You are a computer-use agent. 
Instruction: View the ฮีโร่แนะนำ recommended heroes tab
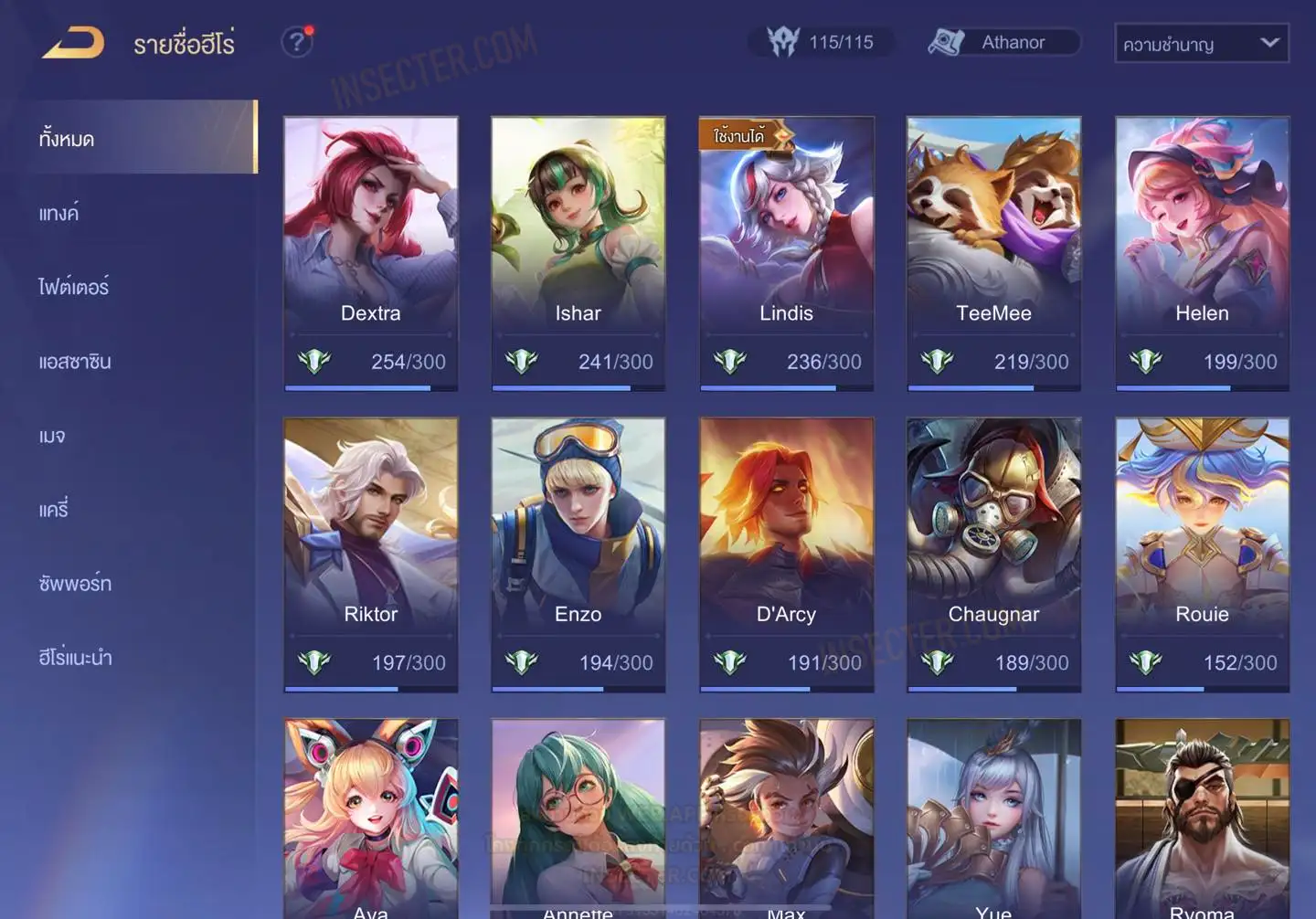coord(75,658)
